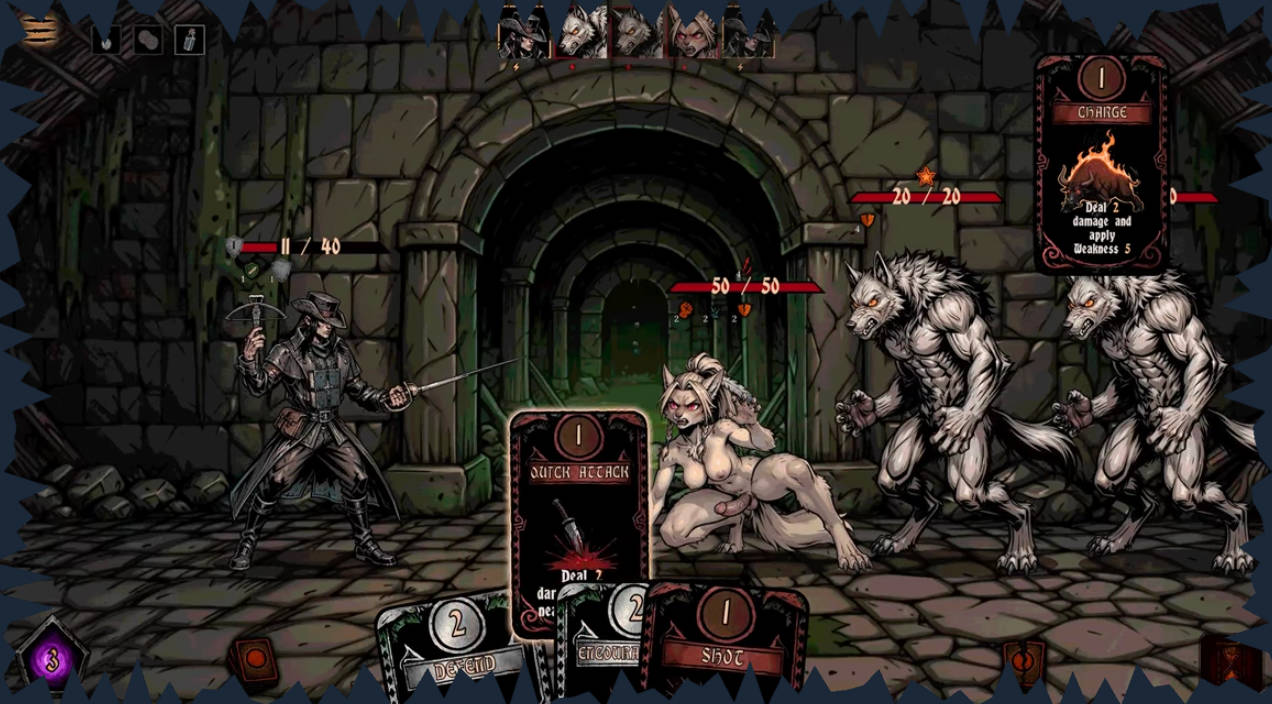Open the draw pile deck icon
The width and height of the screenshot is (1272, 704).
coord(255,660)
